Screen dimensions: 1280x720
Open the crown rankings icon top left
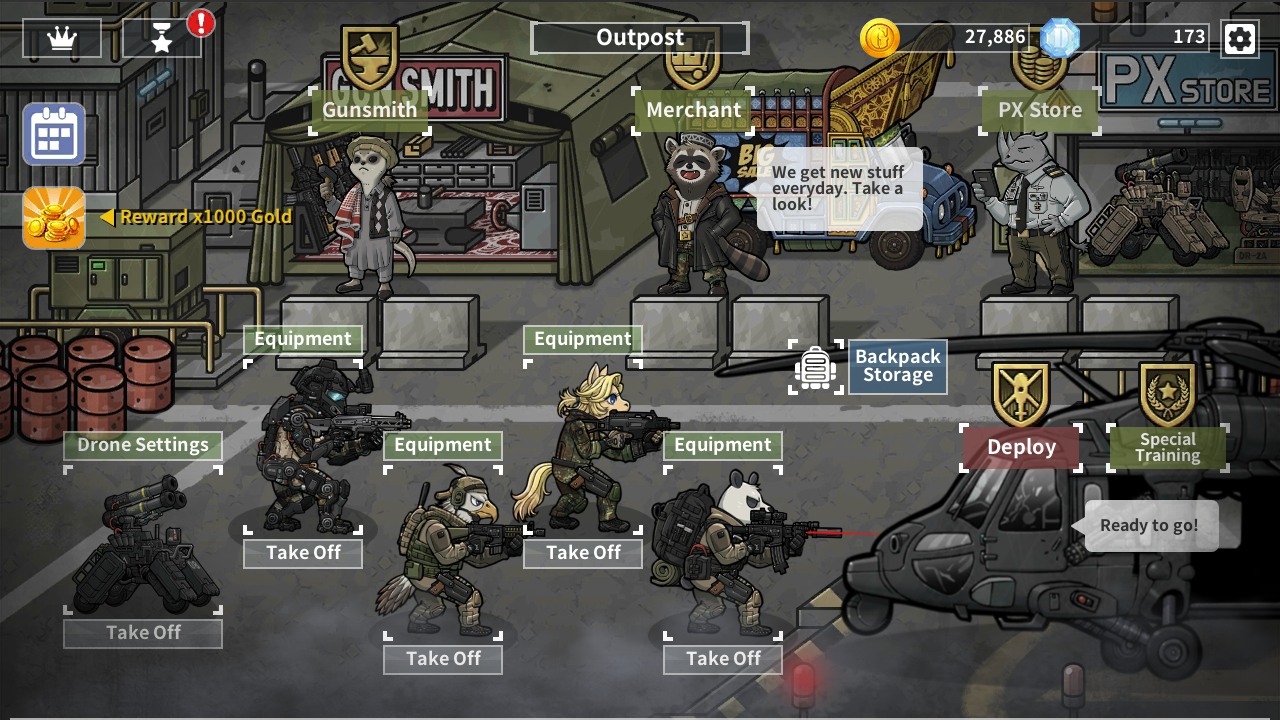pos(61,39)
